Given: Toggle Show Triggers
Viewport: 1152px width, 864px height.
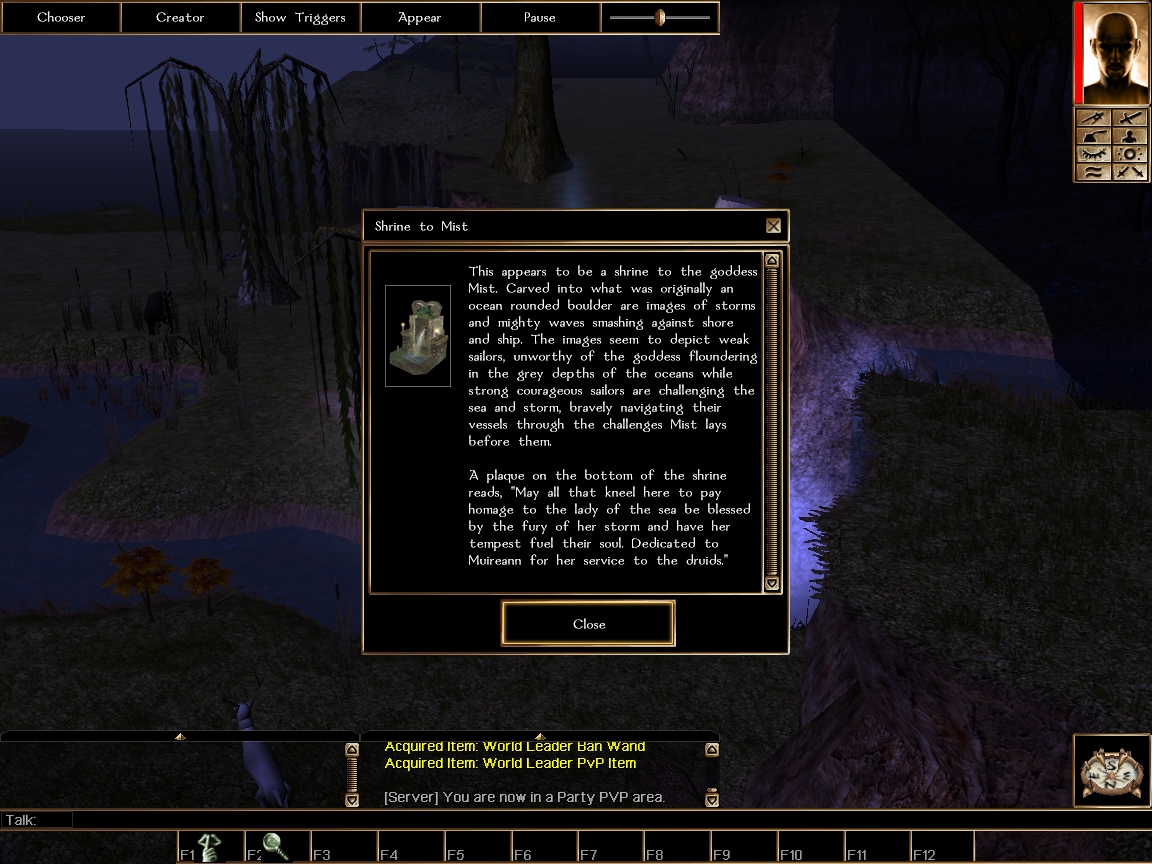Looking at the screenshot, I should point(300,17).
